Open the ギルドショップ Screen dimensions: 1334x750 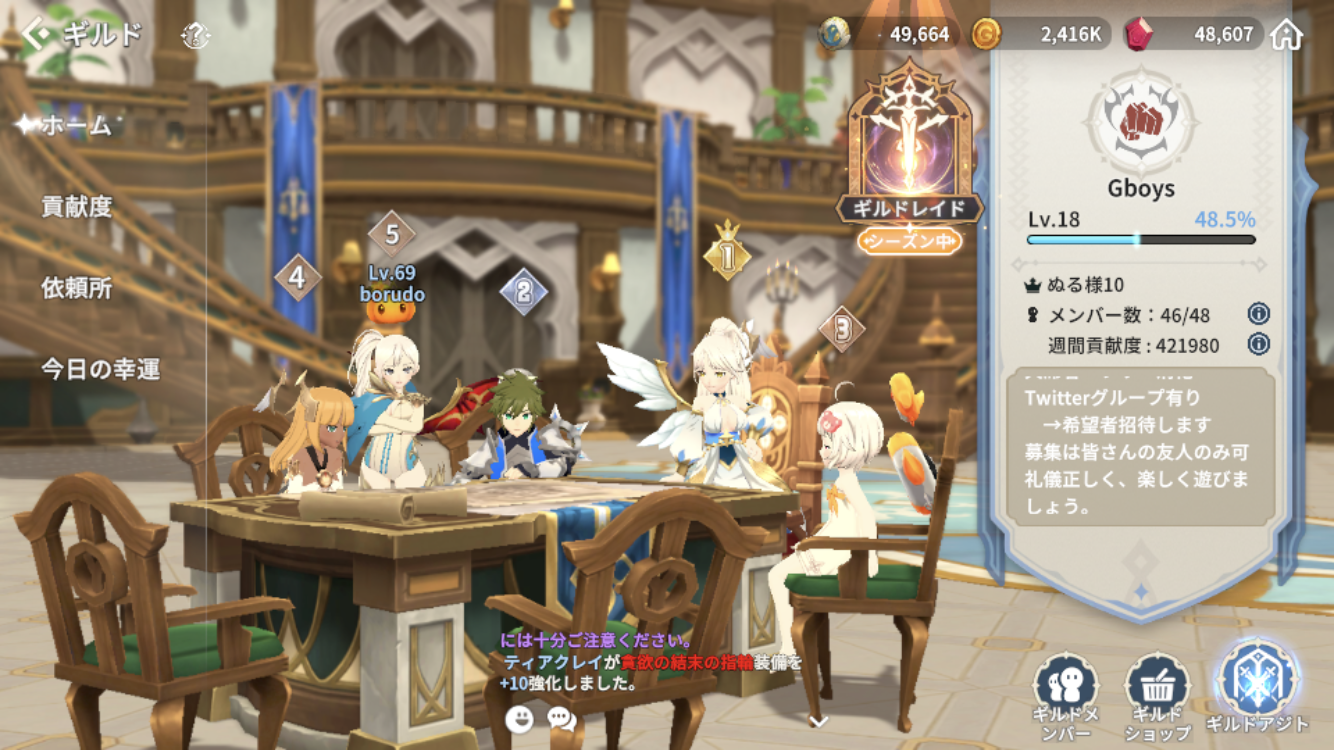[1157, 694]
